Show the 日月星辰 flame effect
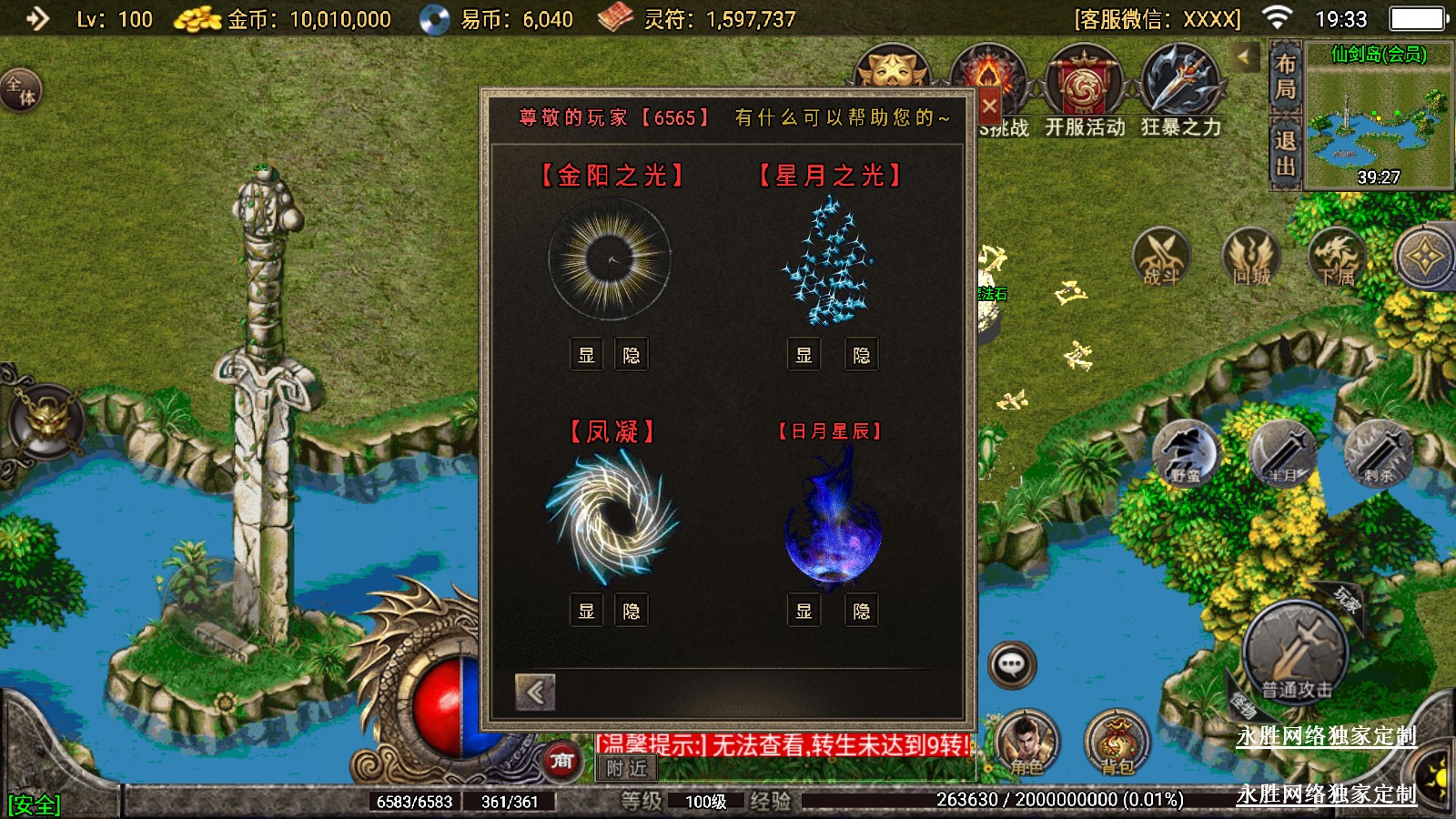This screenshot has height=819, width=1456. (804, 611)
